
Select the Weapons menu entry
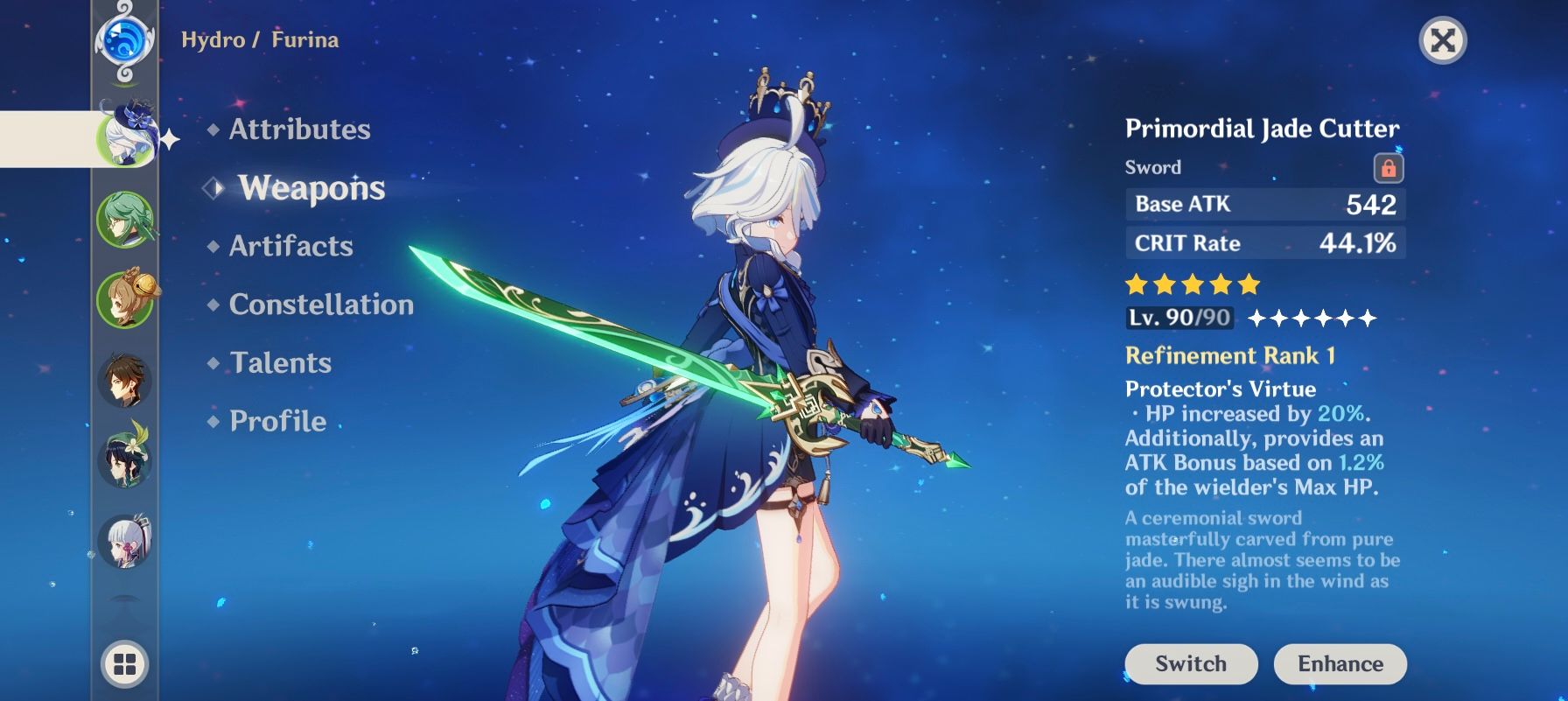pyautogui.click(x=311, y=187)
